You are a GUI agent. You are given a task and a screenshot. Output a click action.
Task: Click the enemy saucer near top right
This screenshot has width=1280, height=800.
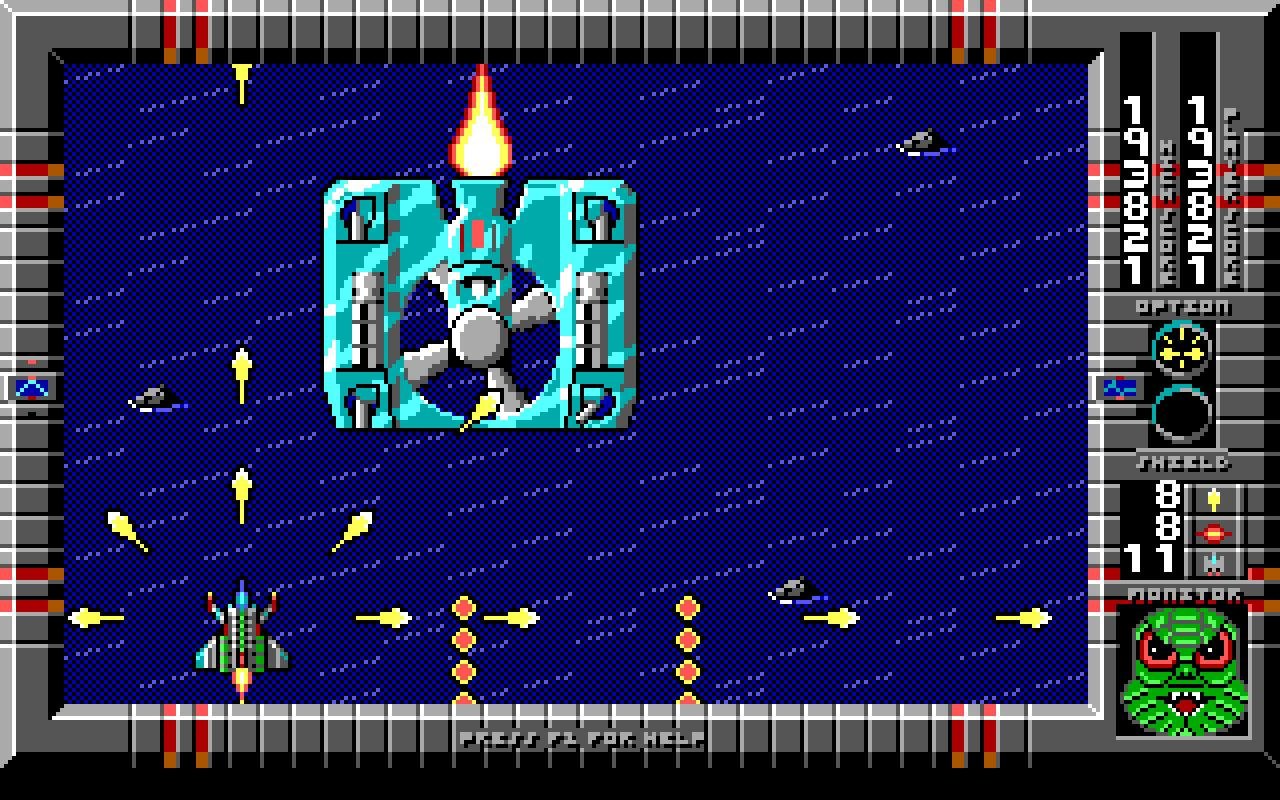(922, 142)
